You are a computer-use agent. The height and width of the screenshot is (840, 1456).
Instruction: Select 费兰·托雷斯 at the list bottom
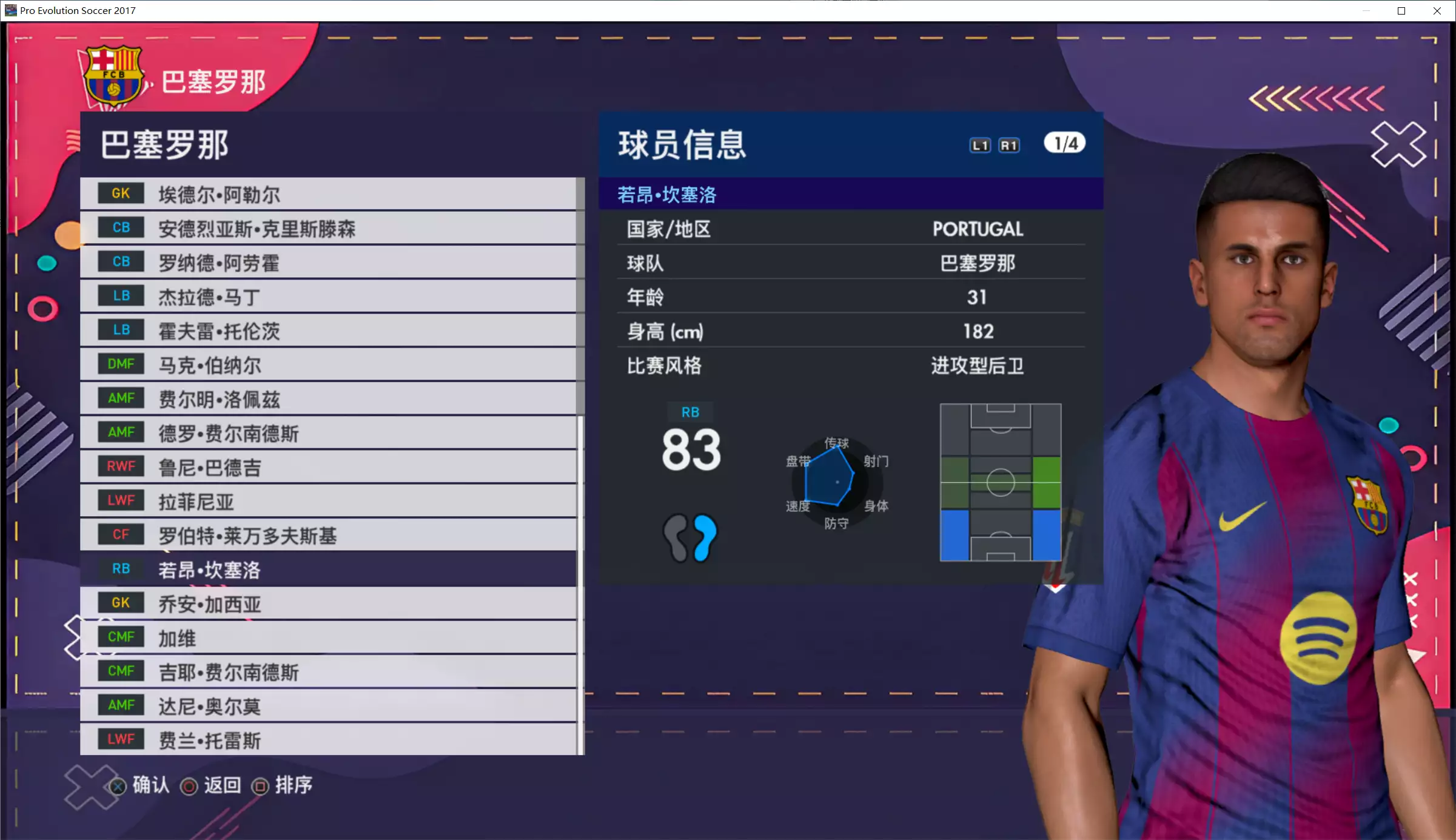pos(327,739)
